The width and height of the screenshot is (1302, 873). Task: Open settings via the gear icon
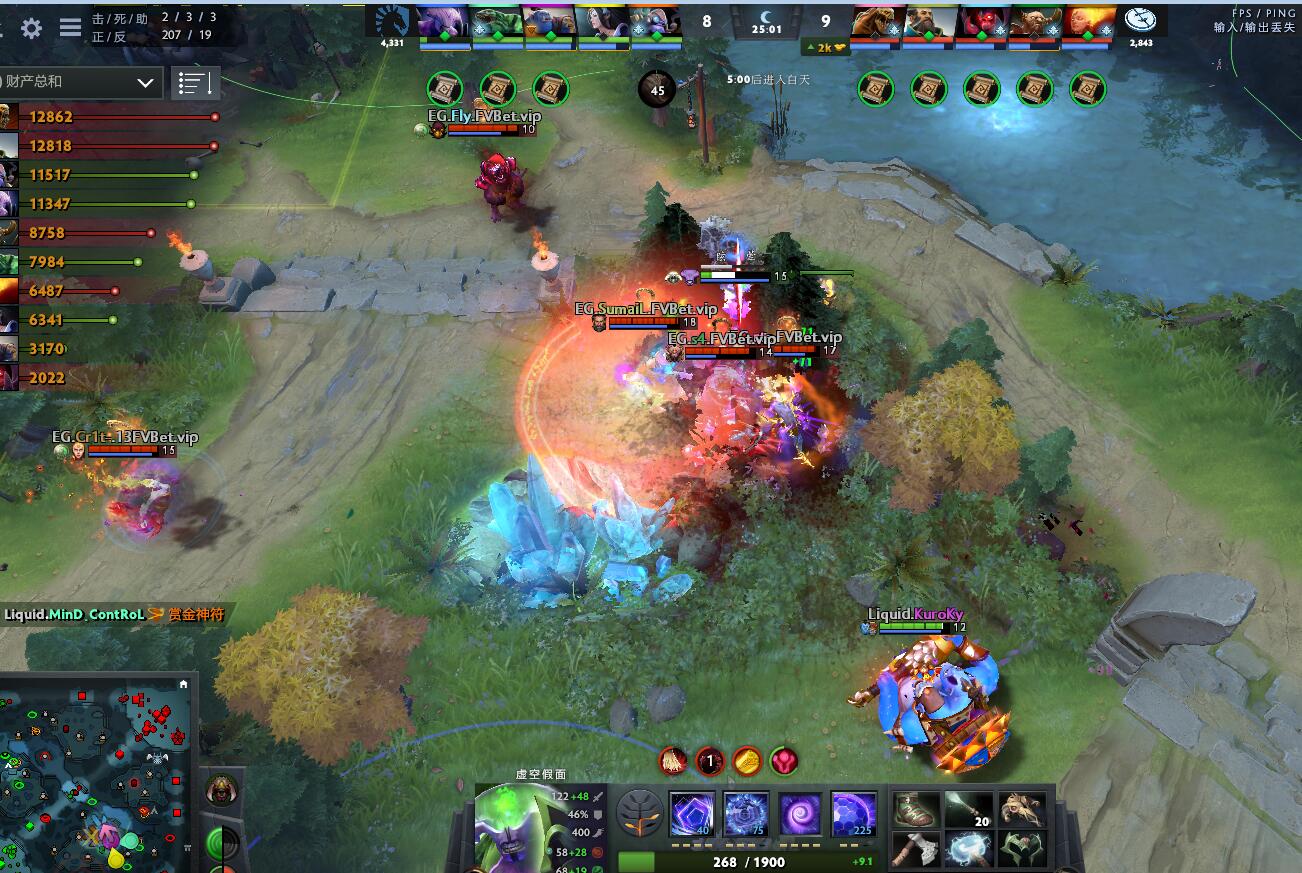click(32, 28)
